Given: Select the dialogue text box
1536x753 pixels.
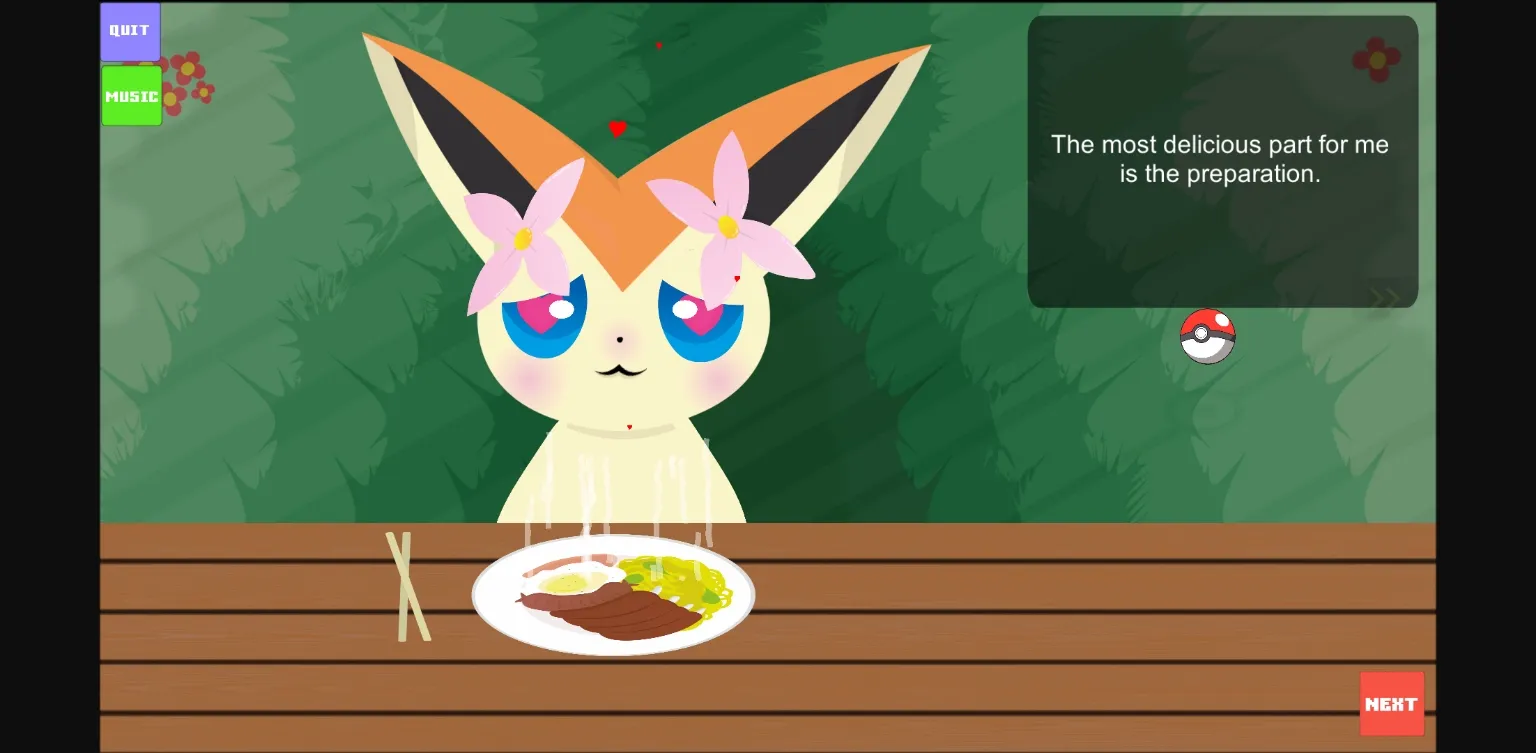Looking at the screenshot, I should click(x=1222, y=160).
